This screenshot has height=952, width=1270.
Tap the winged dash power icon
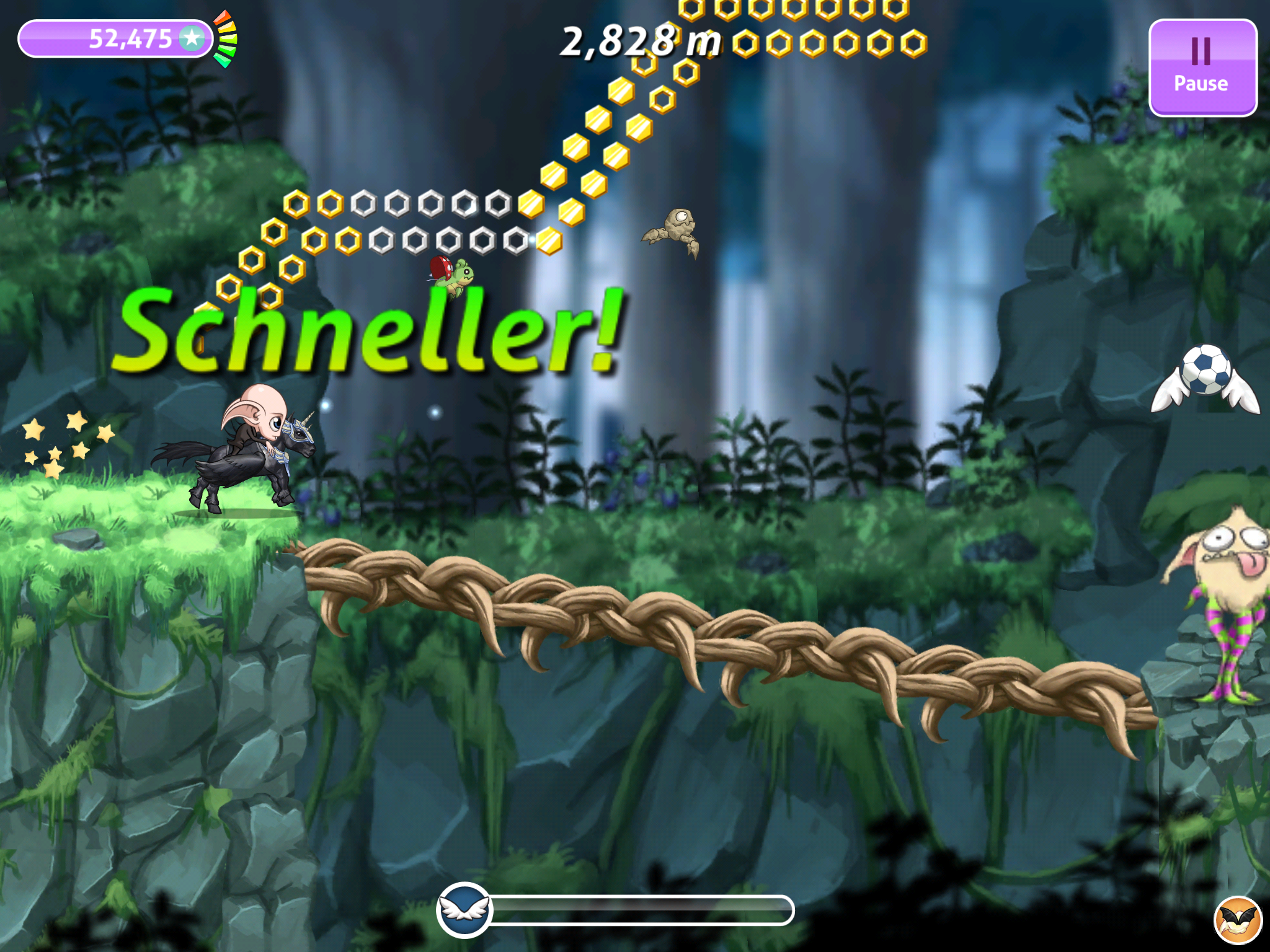(464, 910)
